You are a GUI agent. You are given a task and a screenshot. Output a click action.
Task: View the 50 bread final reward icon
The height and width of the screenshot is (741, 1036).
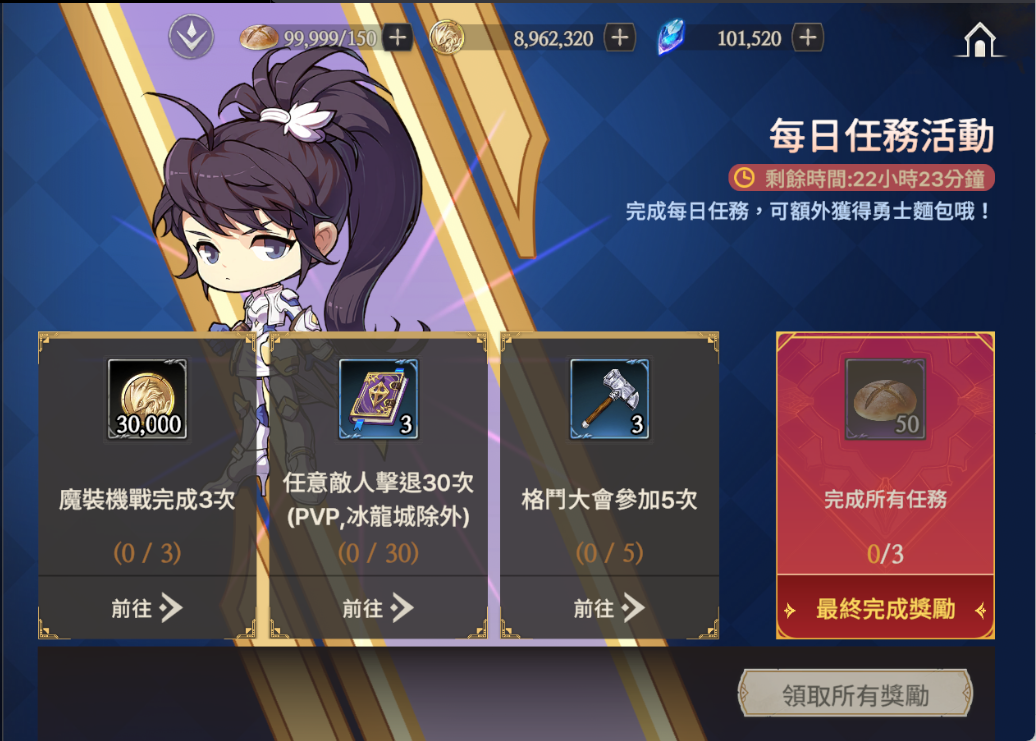tap(885, 399)
